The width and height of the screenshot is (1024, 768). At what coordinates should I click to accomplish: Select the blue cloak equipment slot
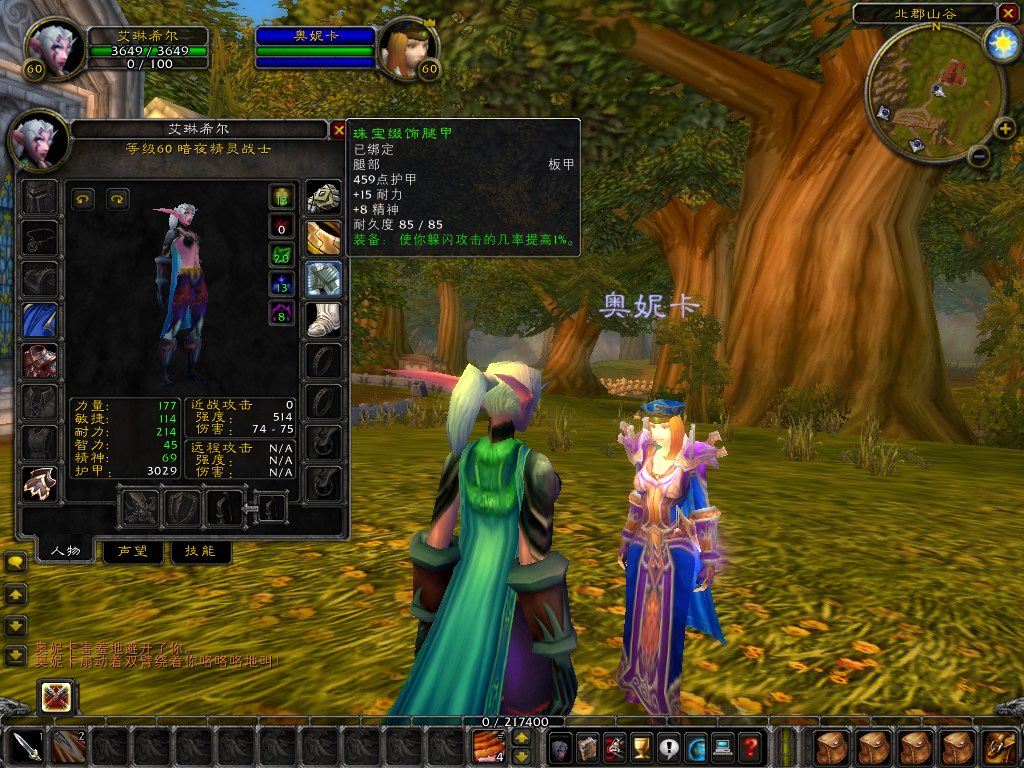coord(41,320)
